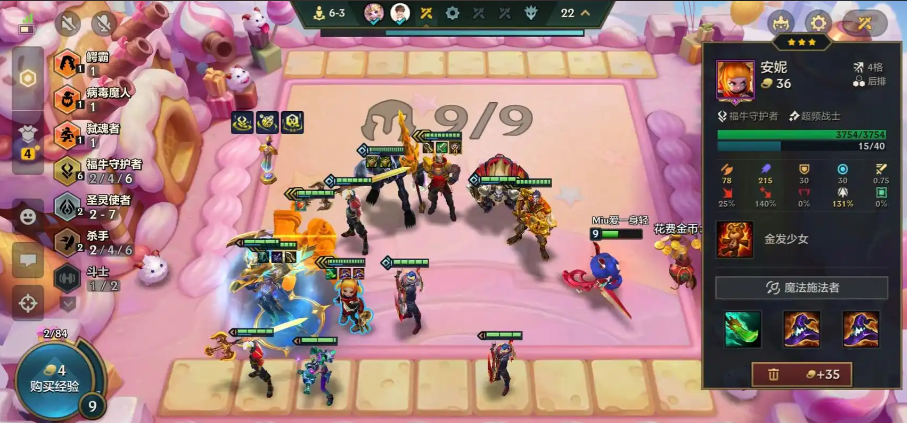The image size is (907, 423).
Task: Inspect Annie's green blade item
Action: pyautogui.click(x=743, y=328)
